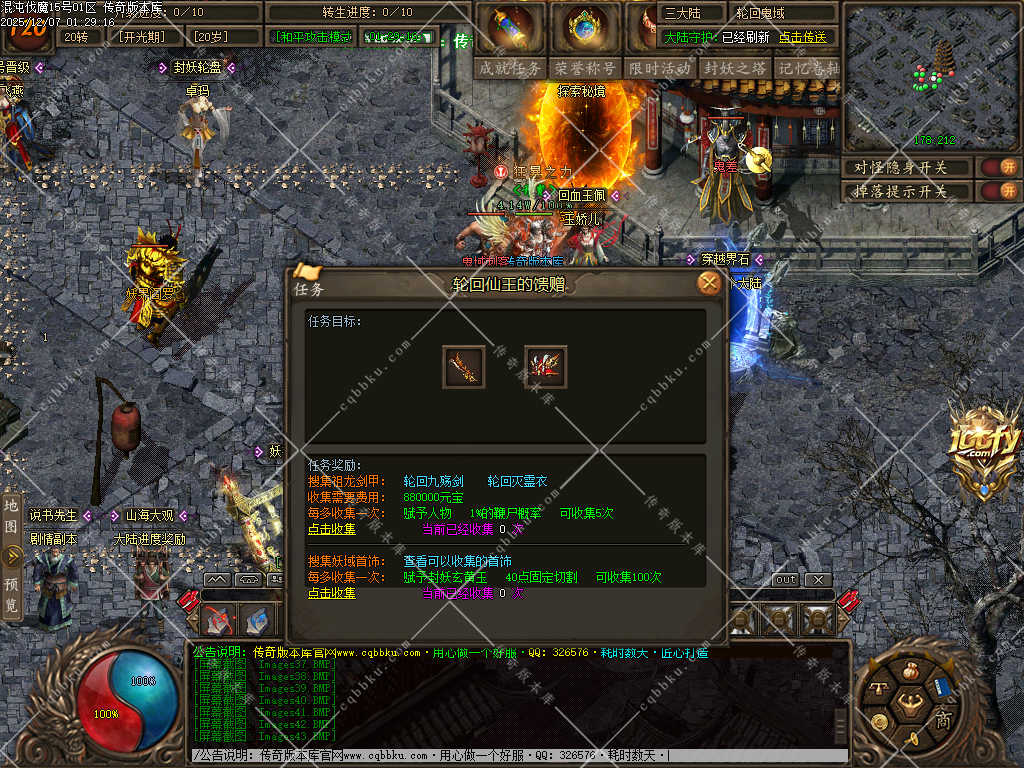
Task: Click the chat input field
Action: (520, 756)
